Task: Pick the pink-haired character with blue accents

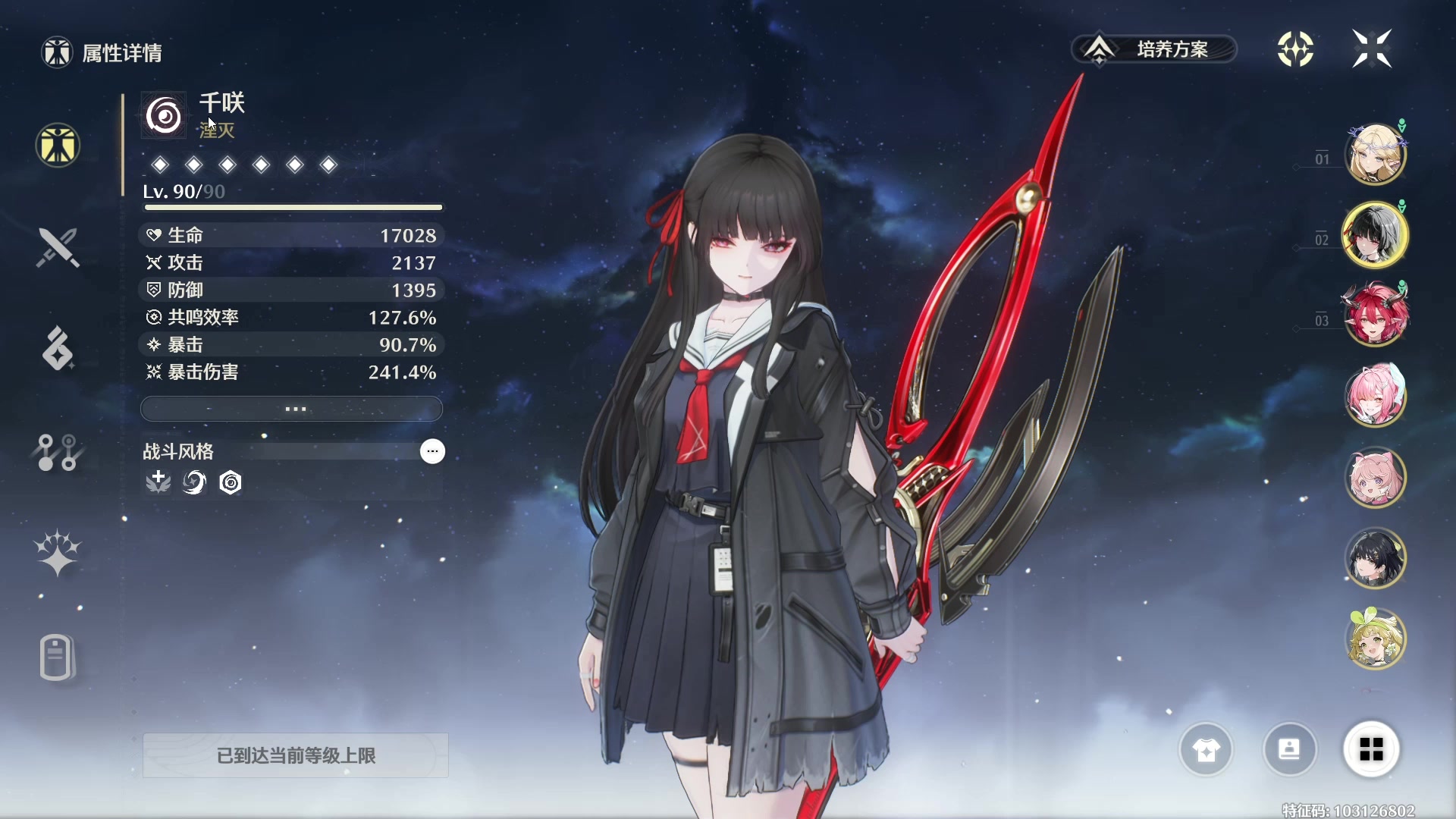Action: (1375, 395)
